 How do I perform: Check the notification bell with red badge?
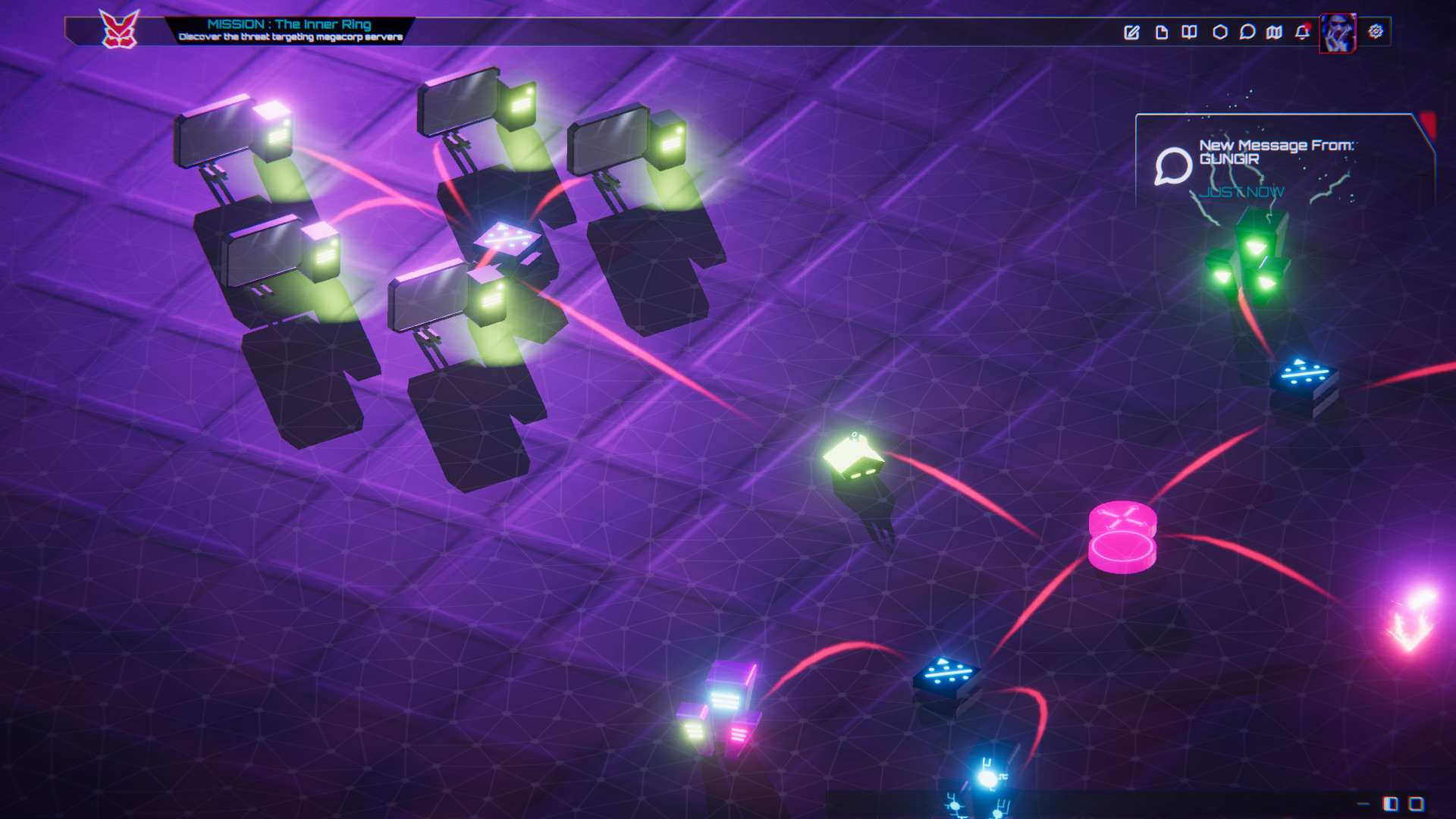click(x=1301, y=33)
